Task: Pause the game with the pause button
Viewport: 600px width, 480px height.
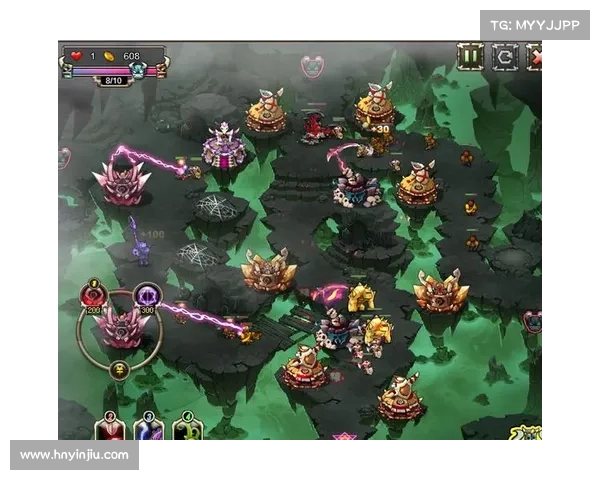Action: [x=470, y=56]
